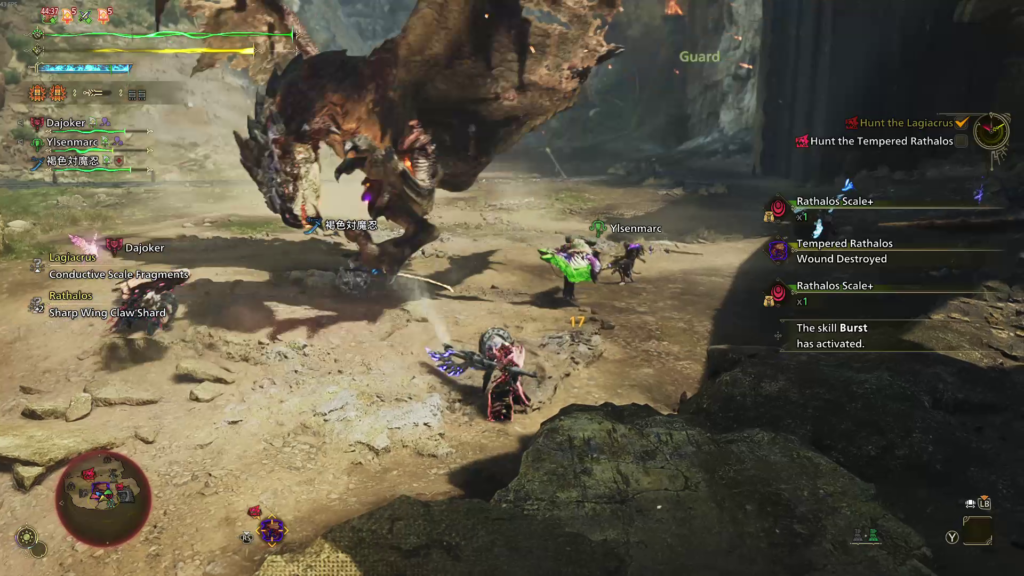The height and width of the screenshot is (576, 1024).
Task: Click the crossed swords buff icon
Action: (x=86, y=15)
